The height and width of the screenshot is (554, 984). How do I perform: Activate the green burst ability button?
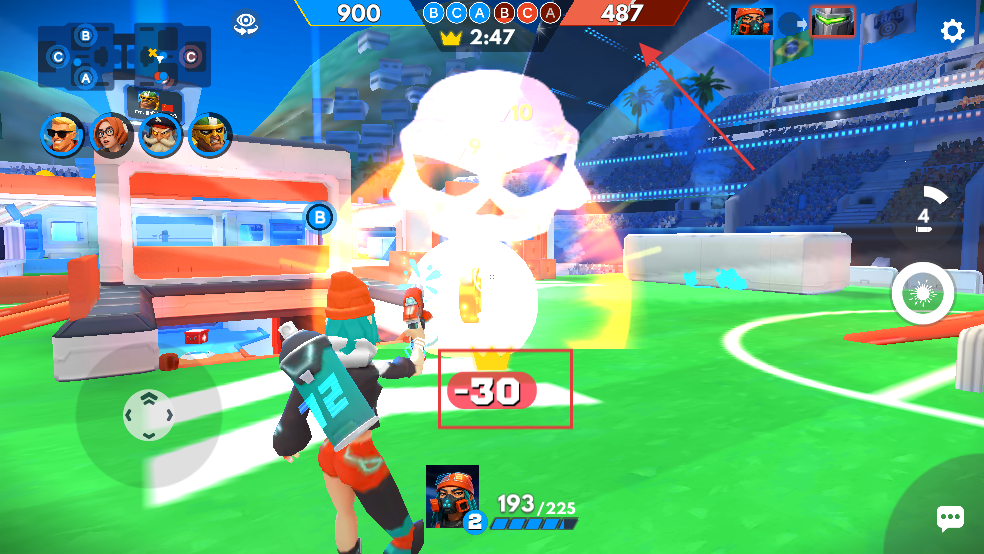922,294
